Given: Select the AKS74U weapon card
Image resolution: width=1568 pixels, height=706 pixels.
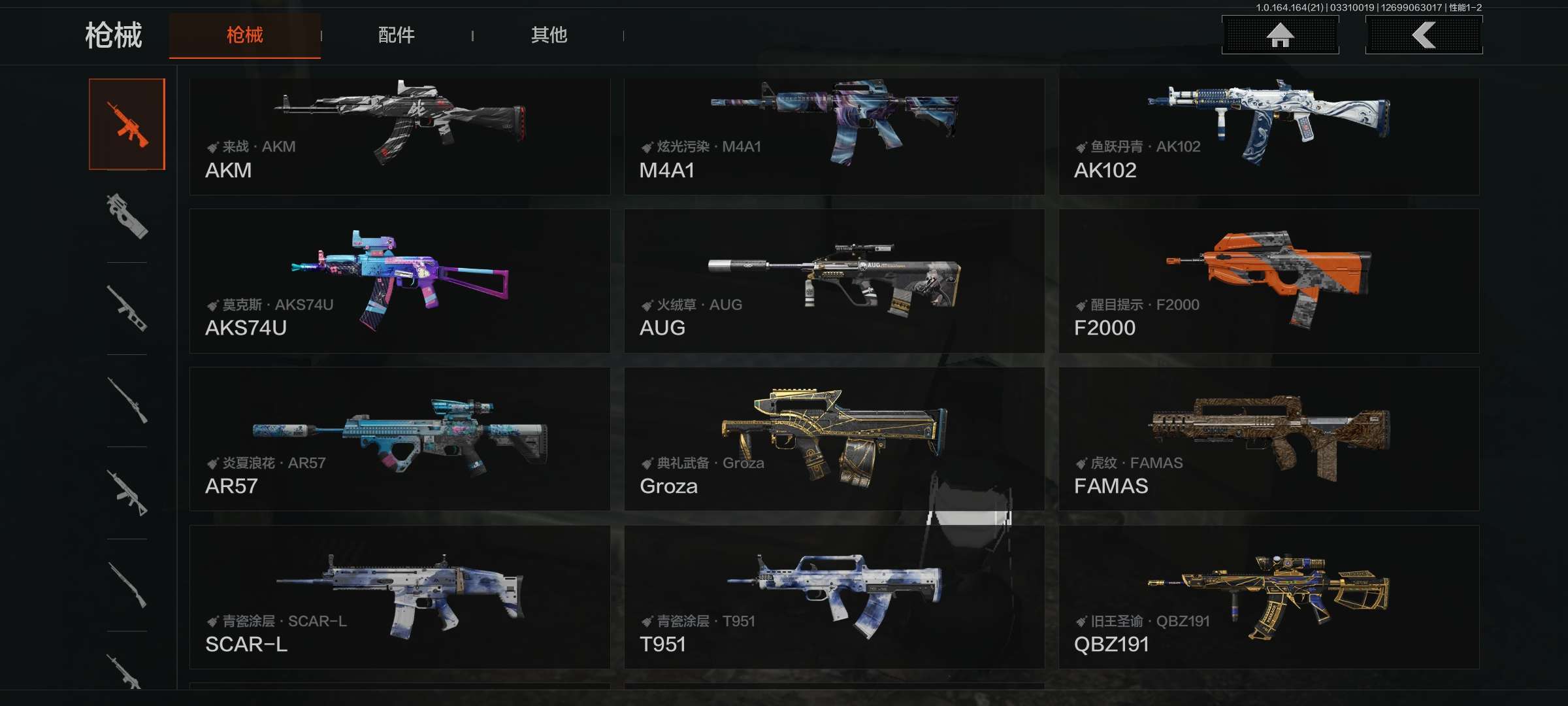Looking at the screenshot, I should click(399, 281).
